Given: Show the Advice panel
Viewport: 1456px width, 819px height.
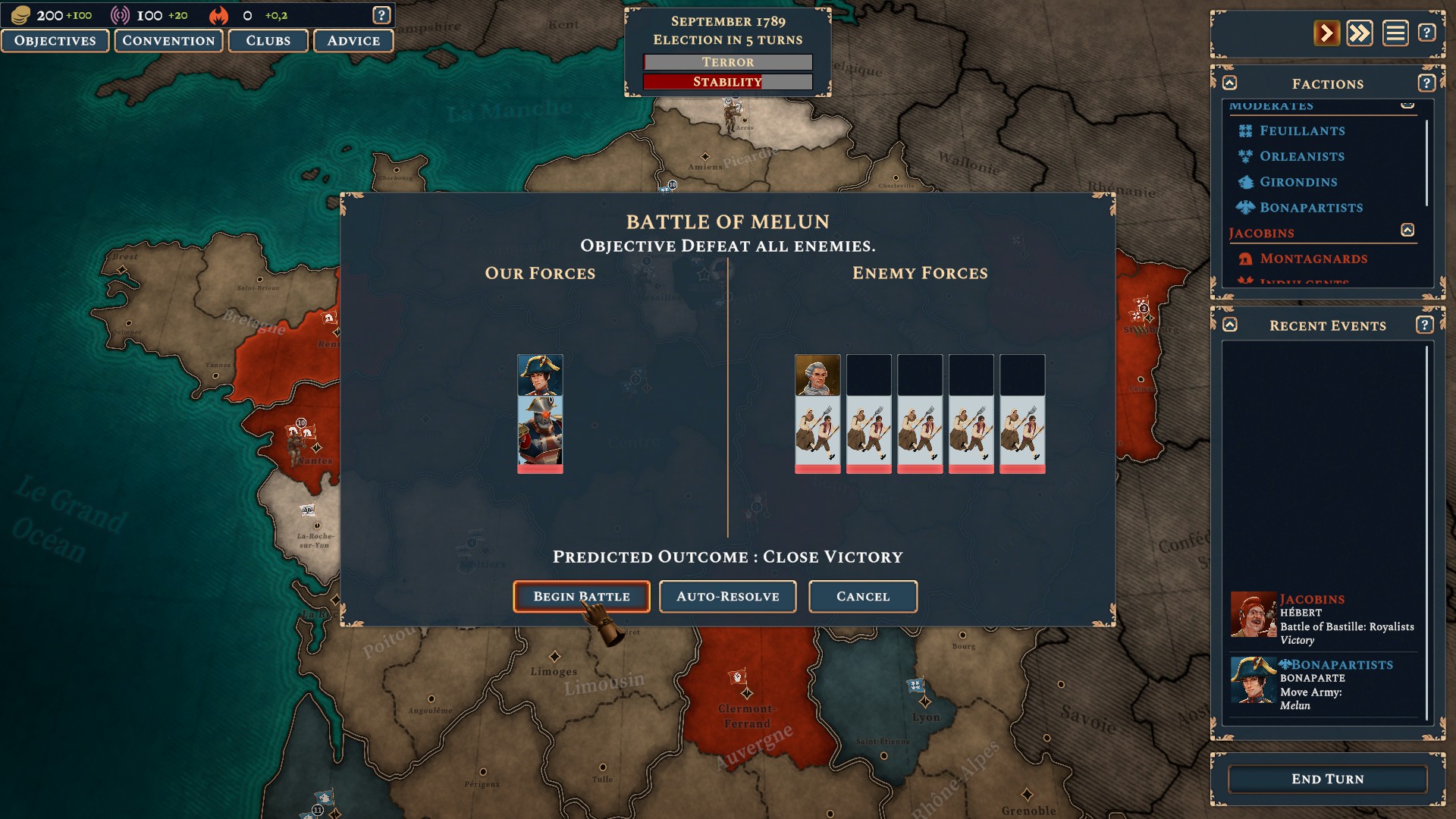Looking at the screenshot, I should pyautogui.click(x=353, y=41).
